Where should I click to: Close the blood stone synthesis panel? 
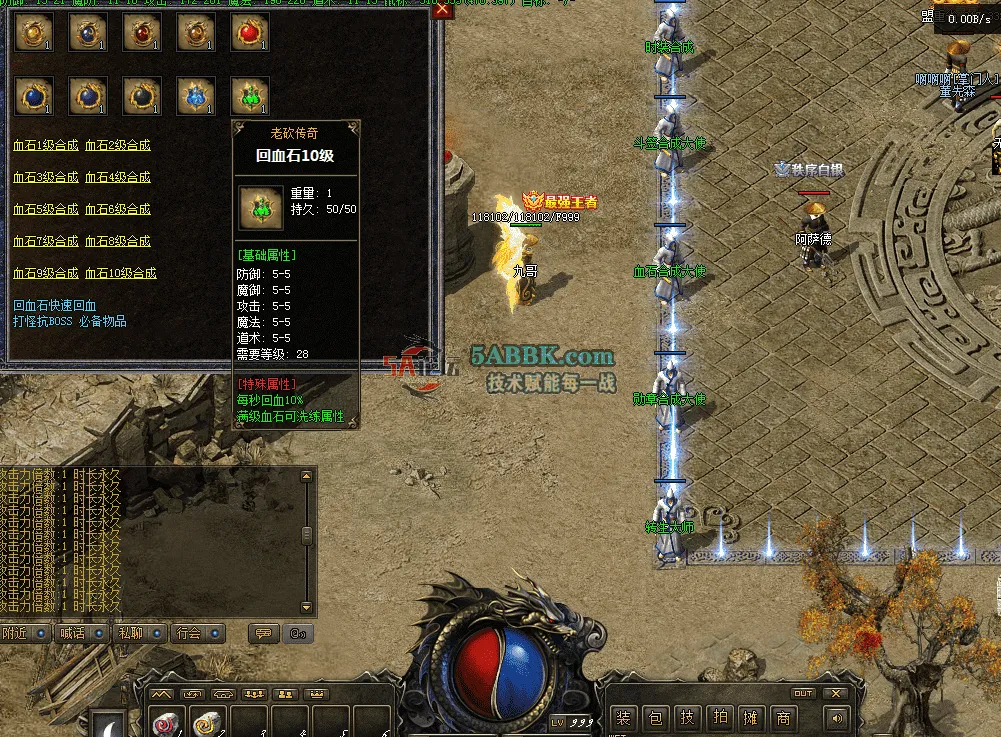[x=443, y=11]
